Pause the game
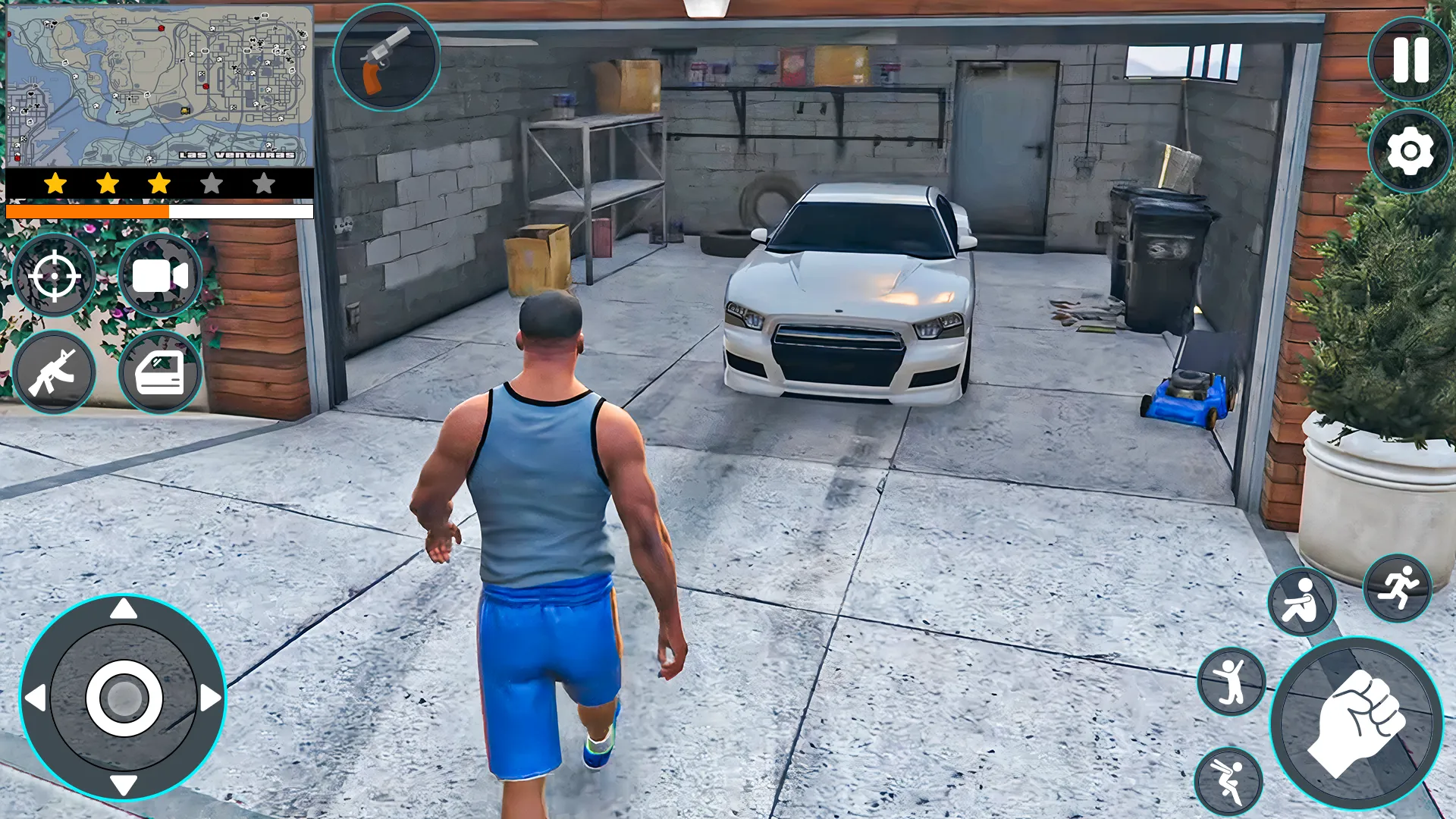The width and height of the screenshot is (1456, 819). tap(1409, 59)
